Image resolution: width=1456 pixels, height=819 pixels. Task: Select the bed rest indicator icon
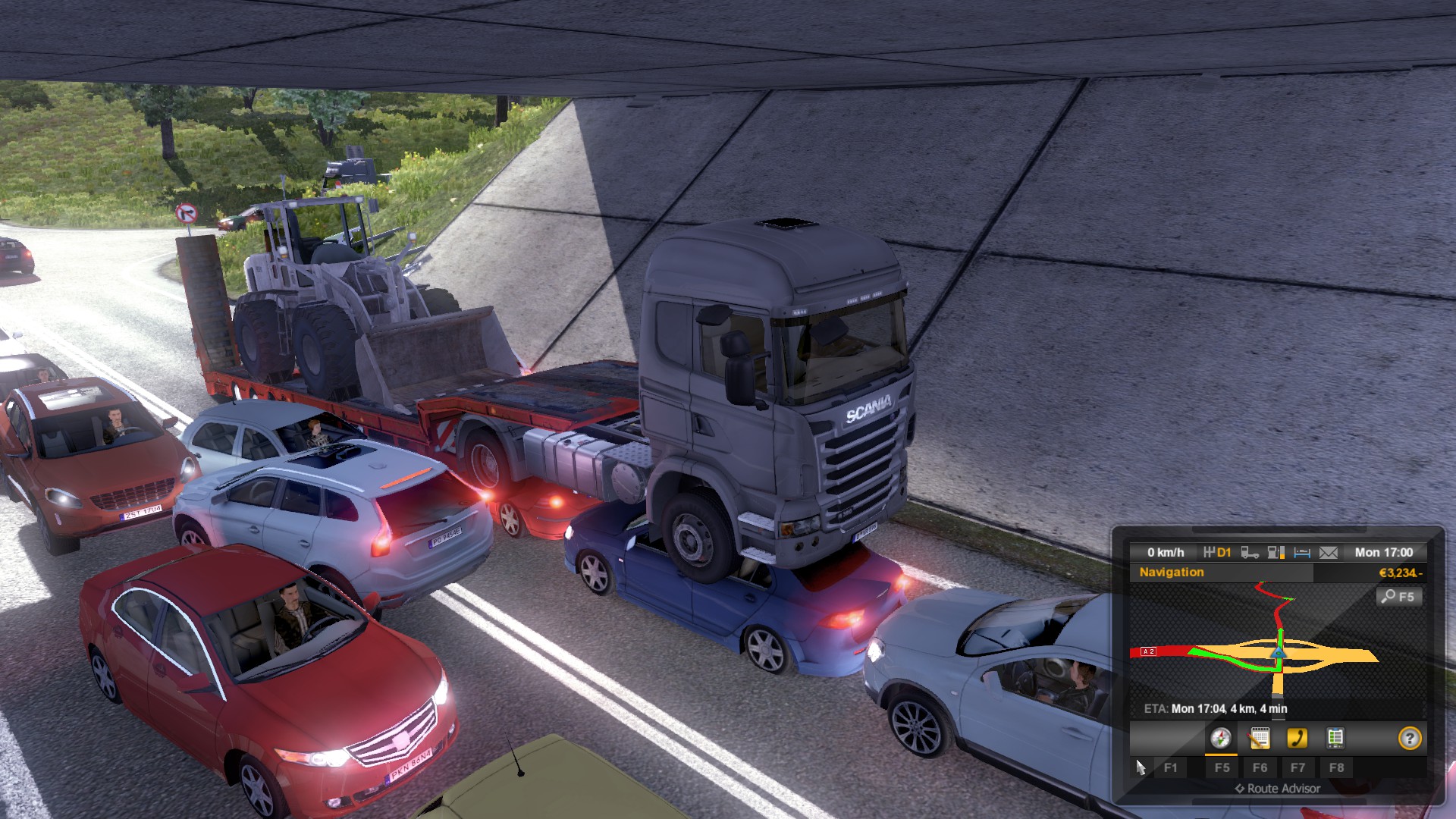pyautogui.click(x=1302, y=553)
